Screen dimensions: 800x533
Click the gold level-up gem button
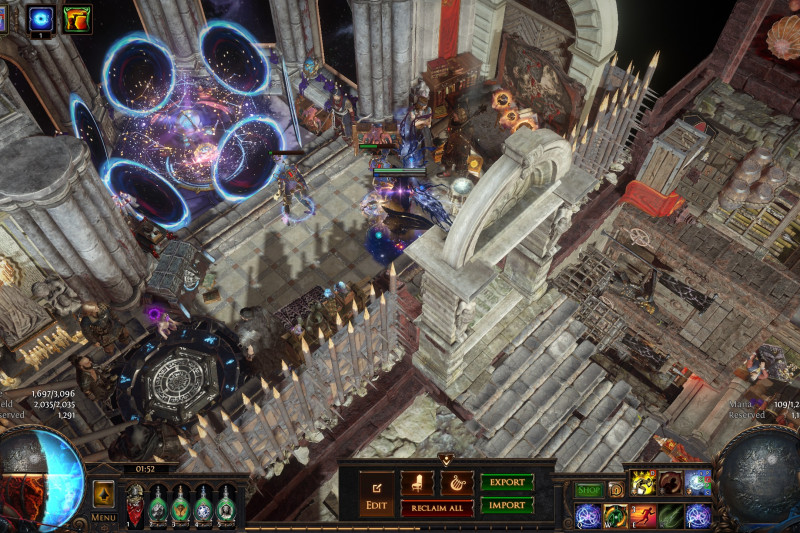coord(103,491)
